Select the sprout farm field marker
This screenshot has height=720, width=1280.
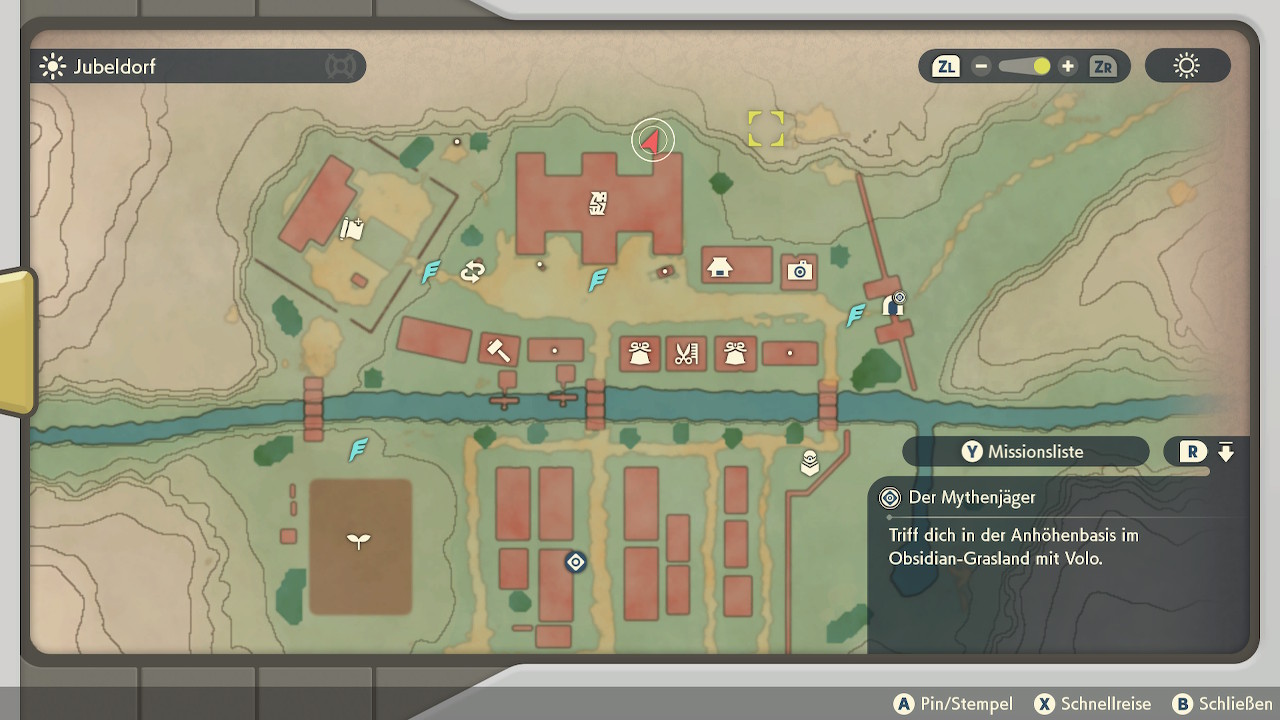[x=358, y=541]
